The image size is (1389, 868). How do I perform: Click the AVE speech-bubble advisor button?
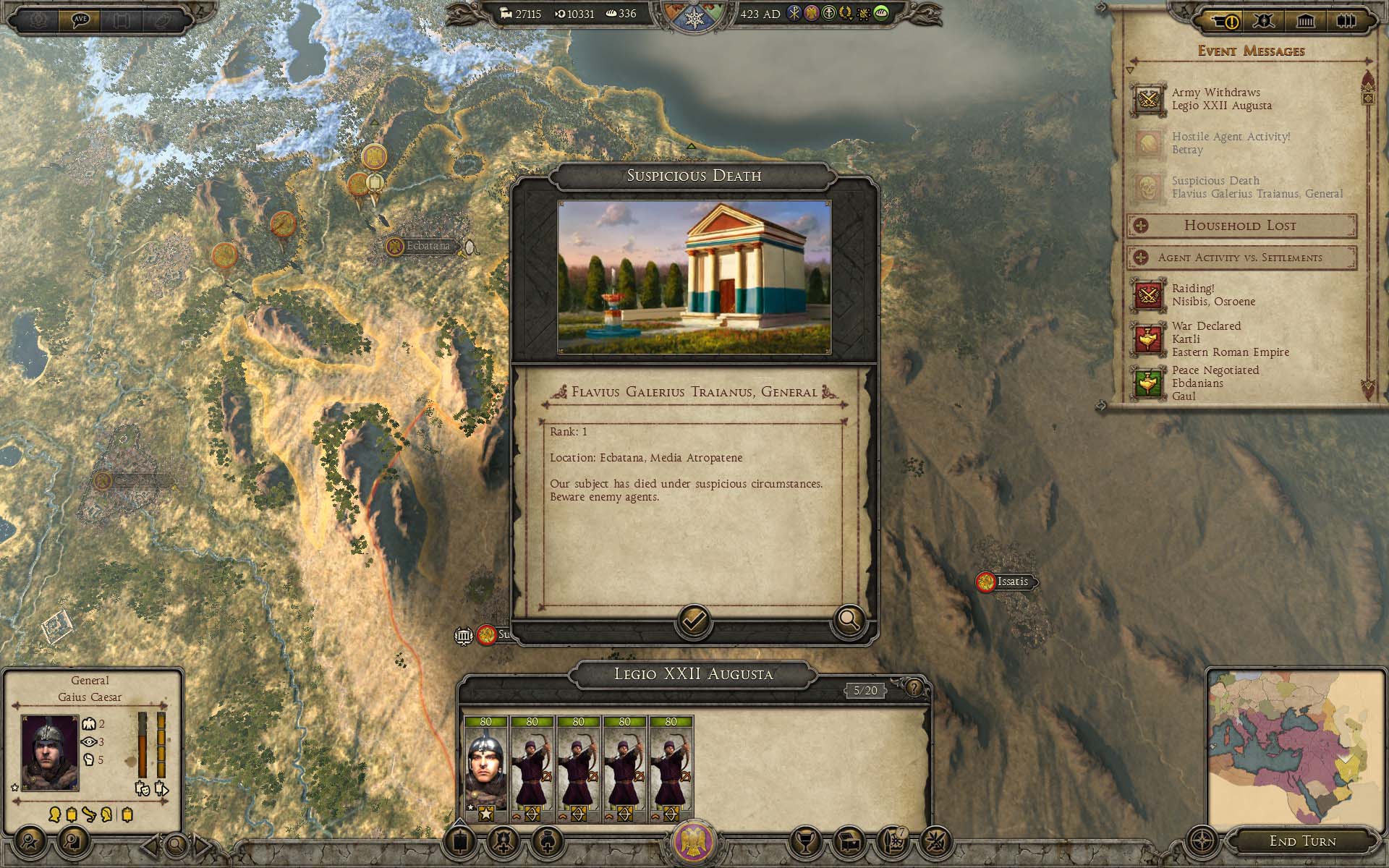[80, 20]
